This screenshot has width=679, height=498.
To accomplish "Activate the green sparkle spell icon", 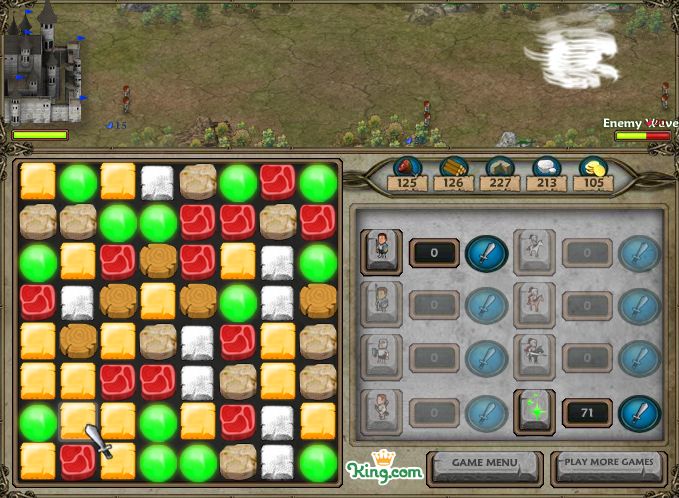I will 534,412.
